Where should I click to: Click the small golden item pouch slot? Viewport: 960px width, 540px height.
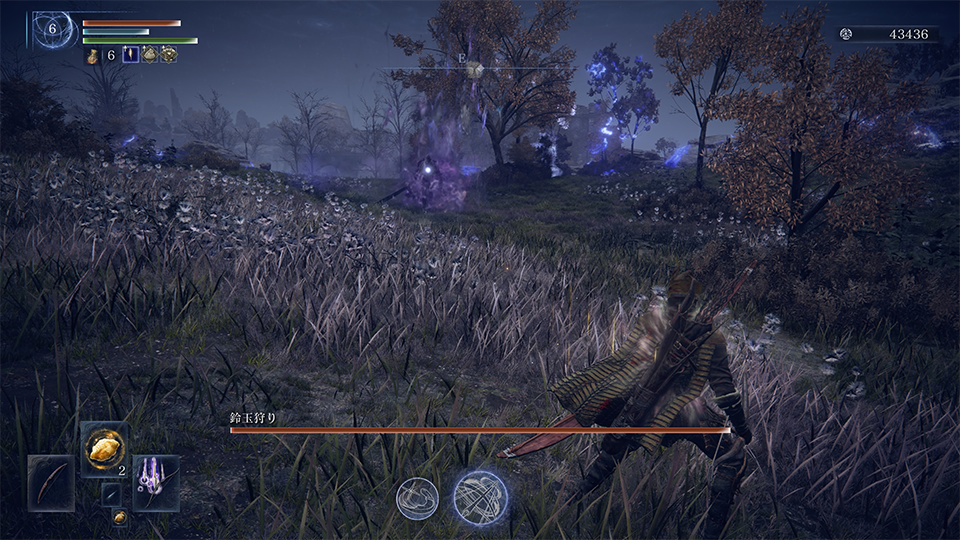pos(119,517)
